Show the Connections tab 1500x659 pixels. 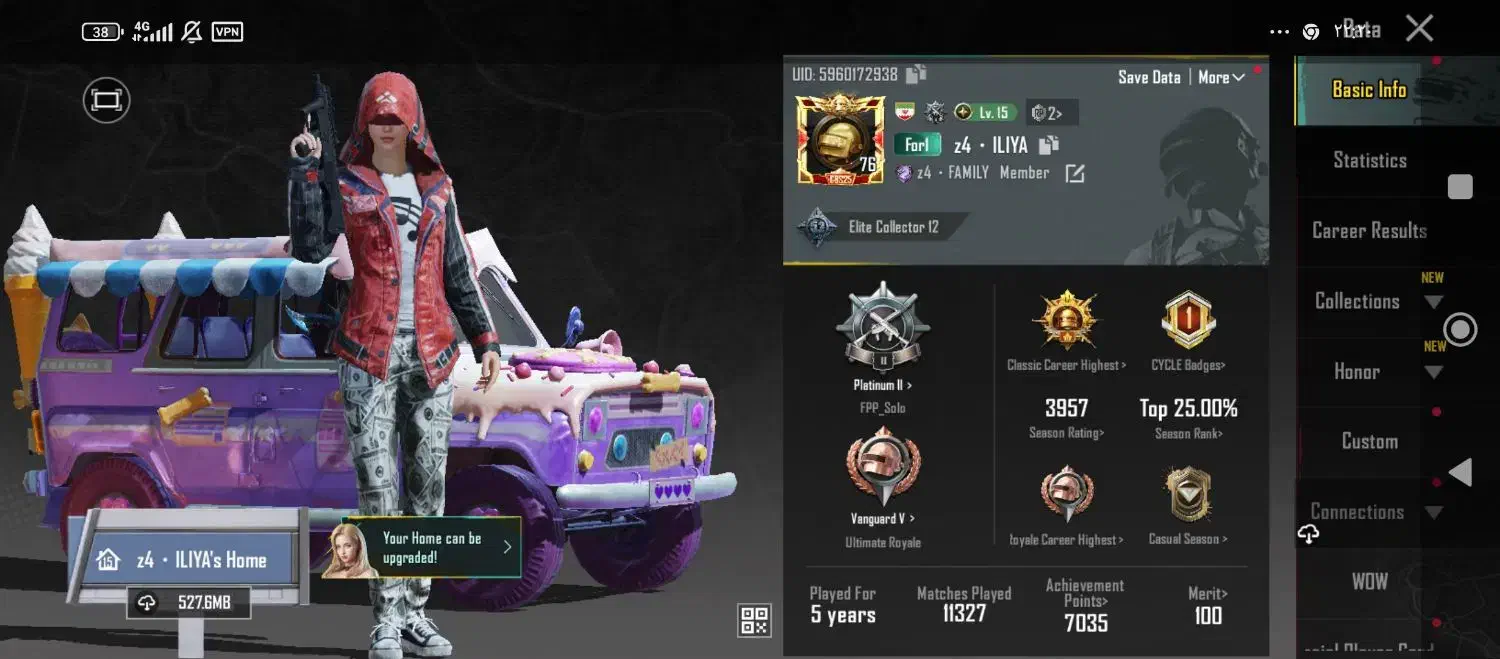click(1357, 512)
